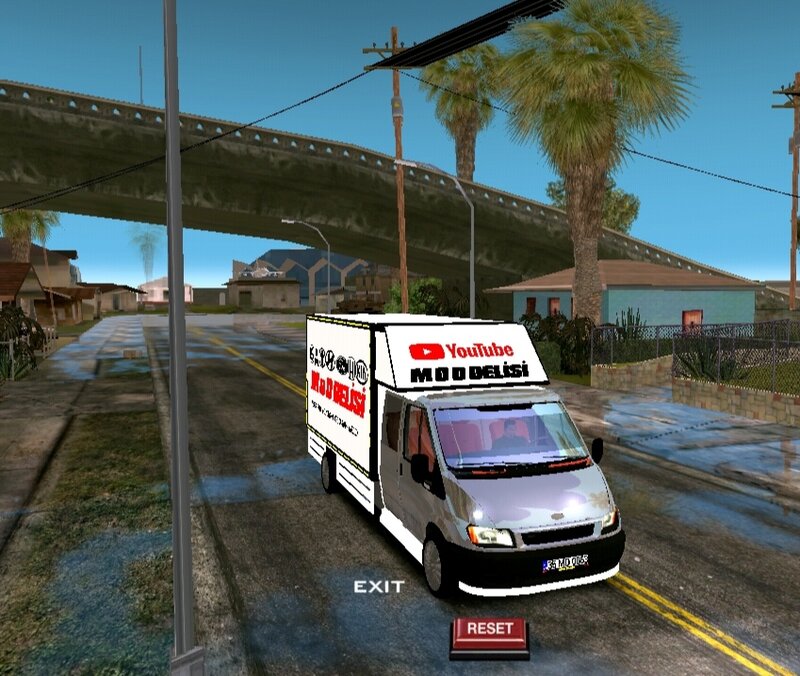Hit the red RESET button
Screen dimensions: 800x676
pos(489,632)
